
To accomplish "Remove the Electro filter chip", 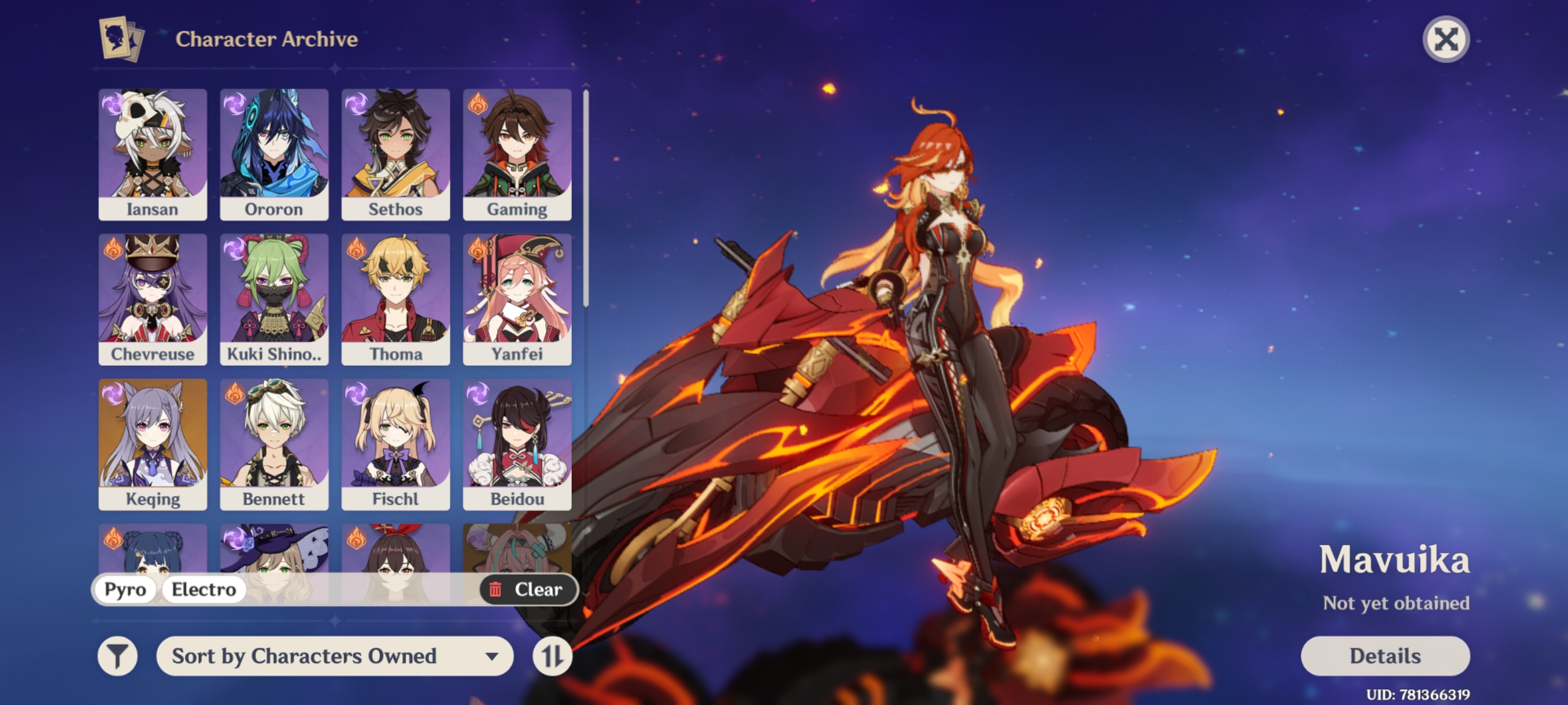I will [x=204, y=589].
